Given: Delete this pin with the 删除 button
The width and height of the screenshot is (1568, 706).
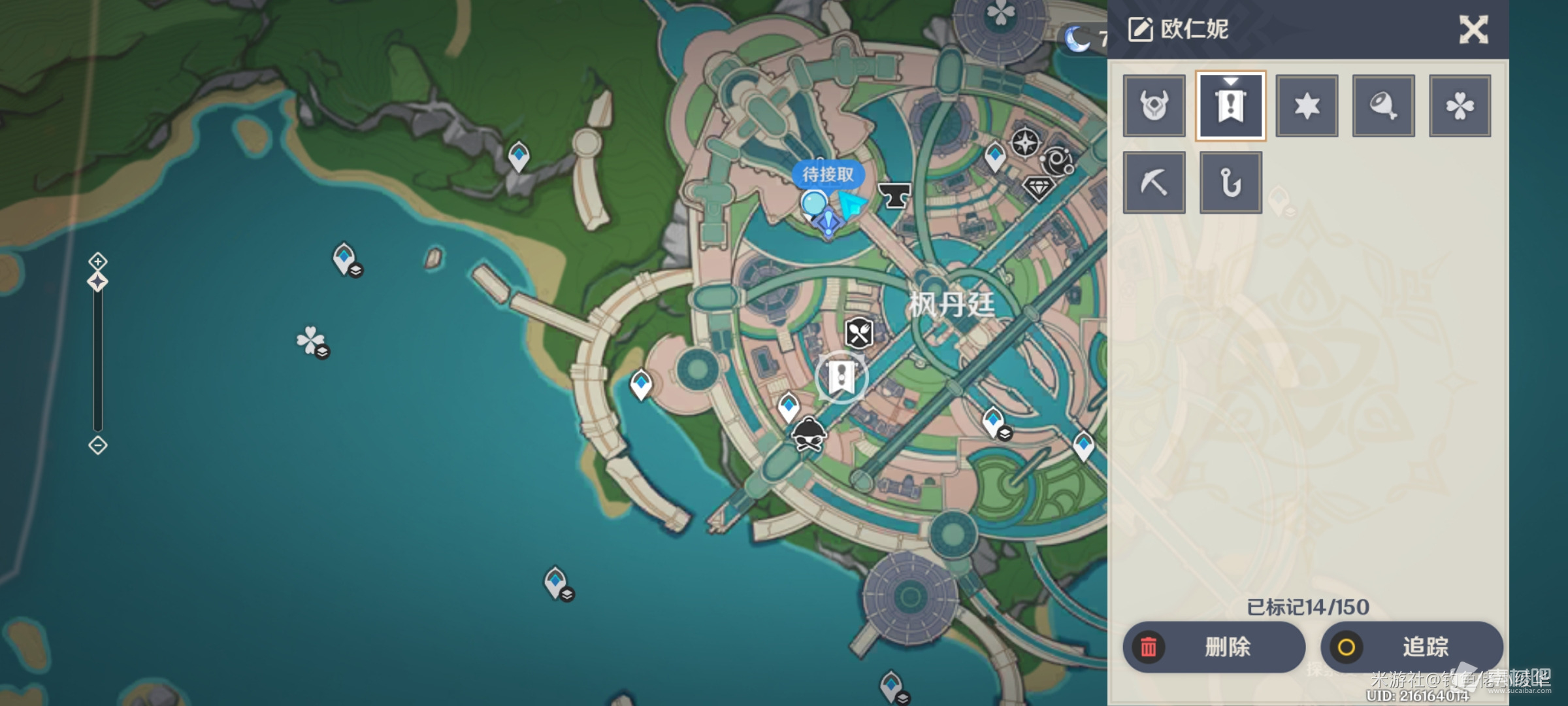Looking at the screenshot, I should pos(1214,647).
